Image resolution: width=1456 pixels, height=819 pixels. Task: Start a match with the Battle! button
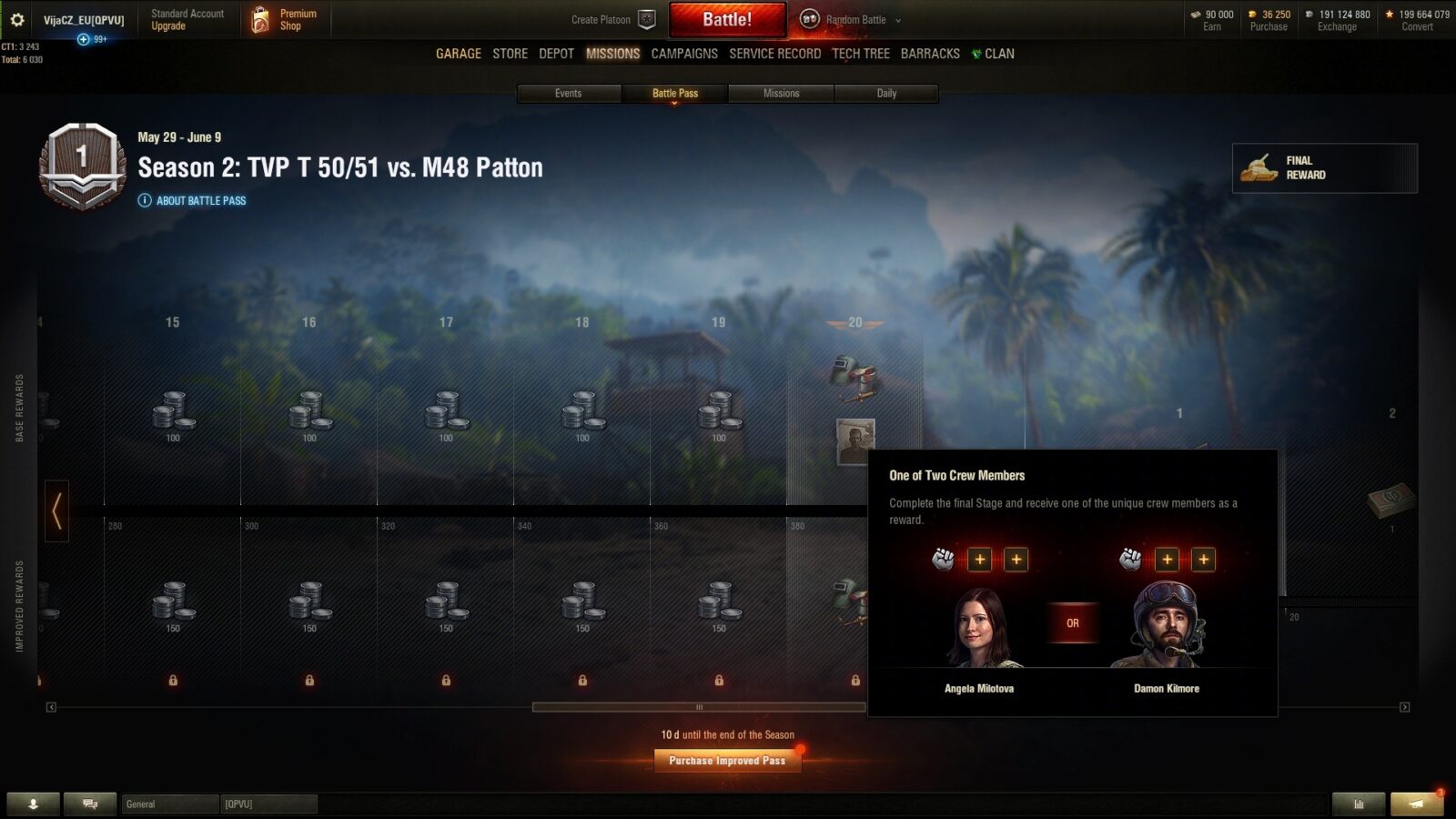[x=727, y=19]
